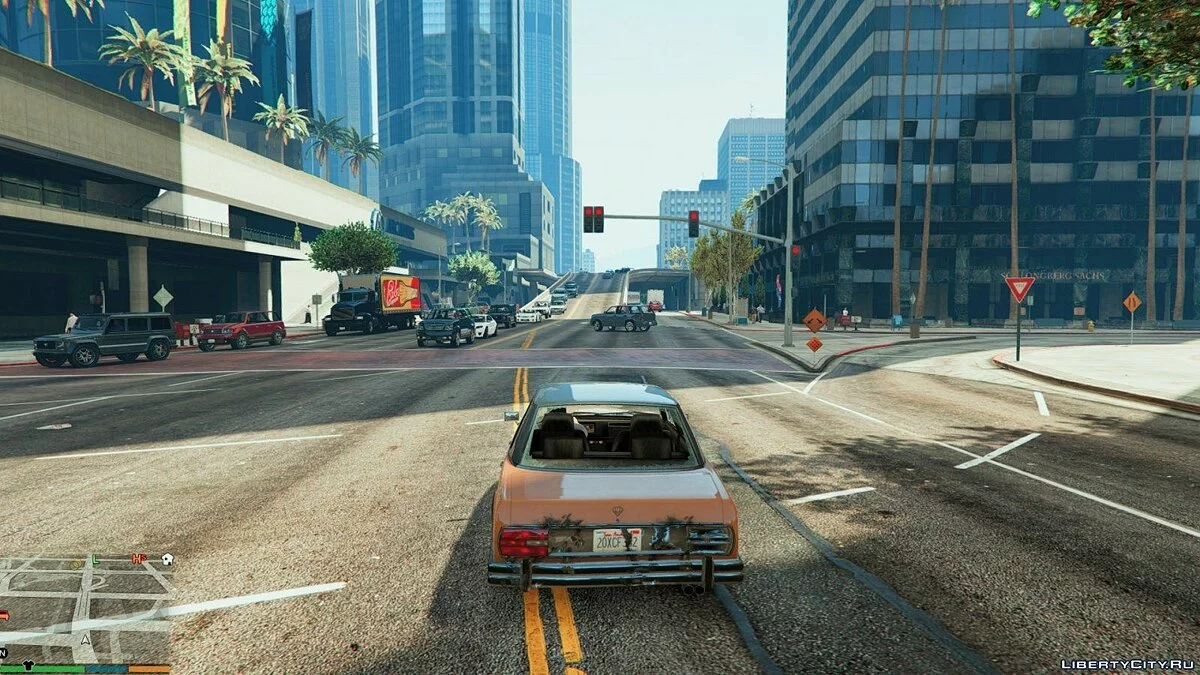
Task: Click the N north indicator on the minimap
Action: tap(4, 653)
